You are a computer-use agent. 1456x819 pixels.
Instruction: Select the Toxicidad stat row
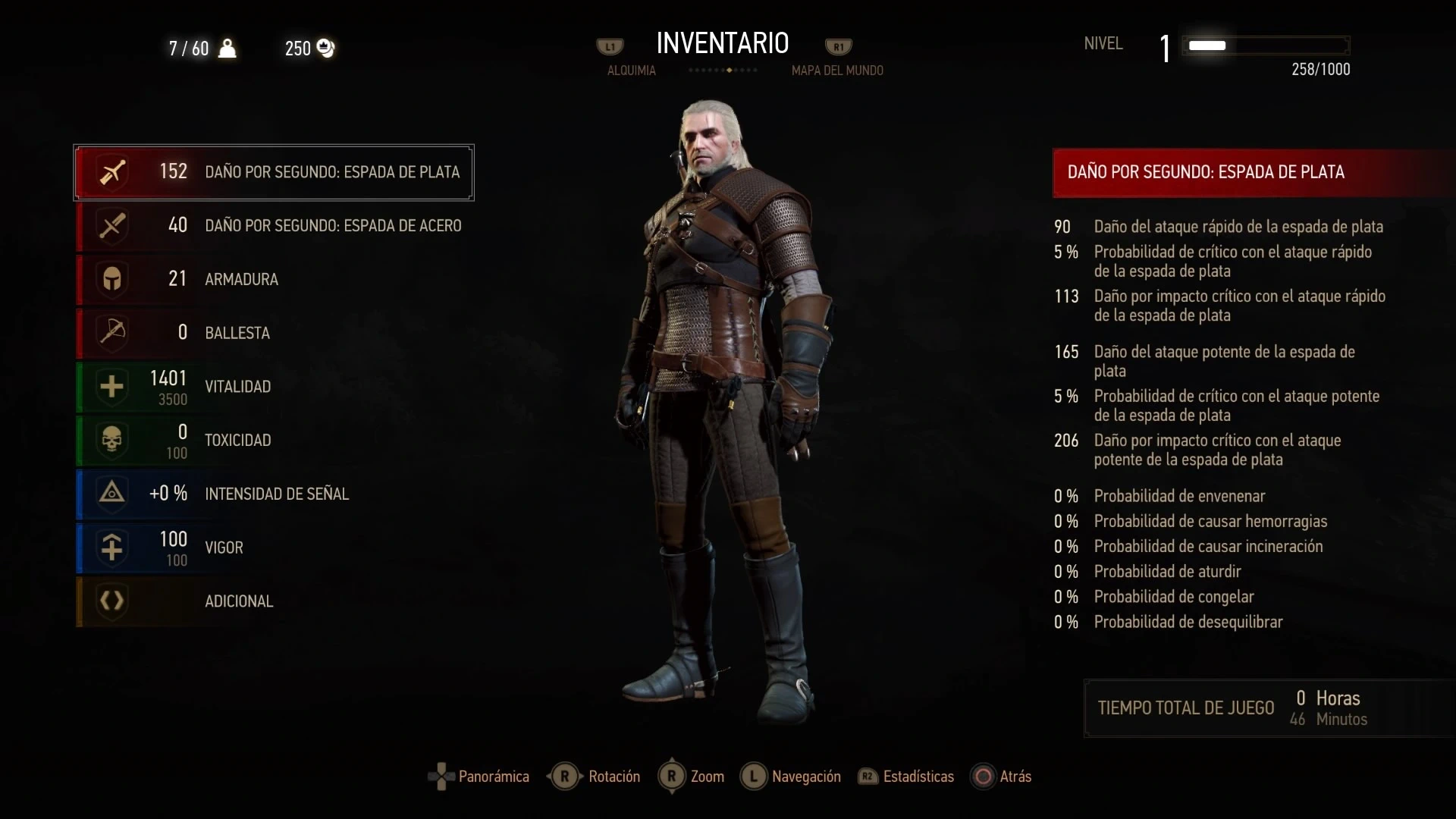click(x=274, y=441)
